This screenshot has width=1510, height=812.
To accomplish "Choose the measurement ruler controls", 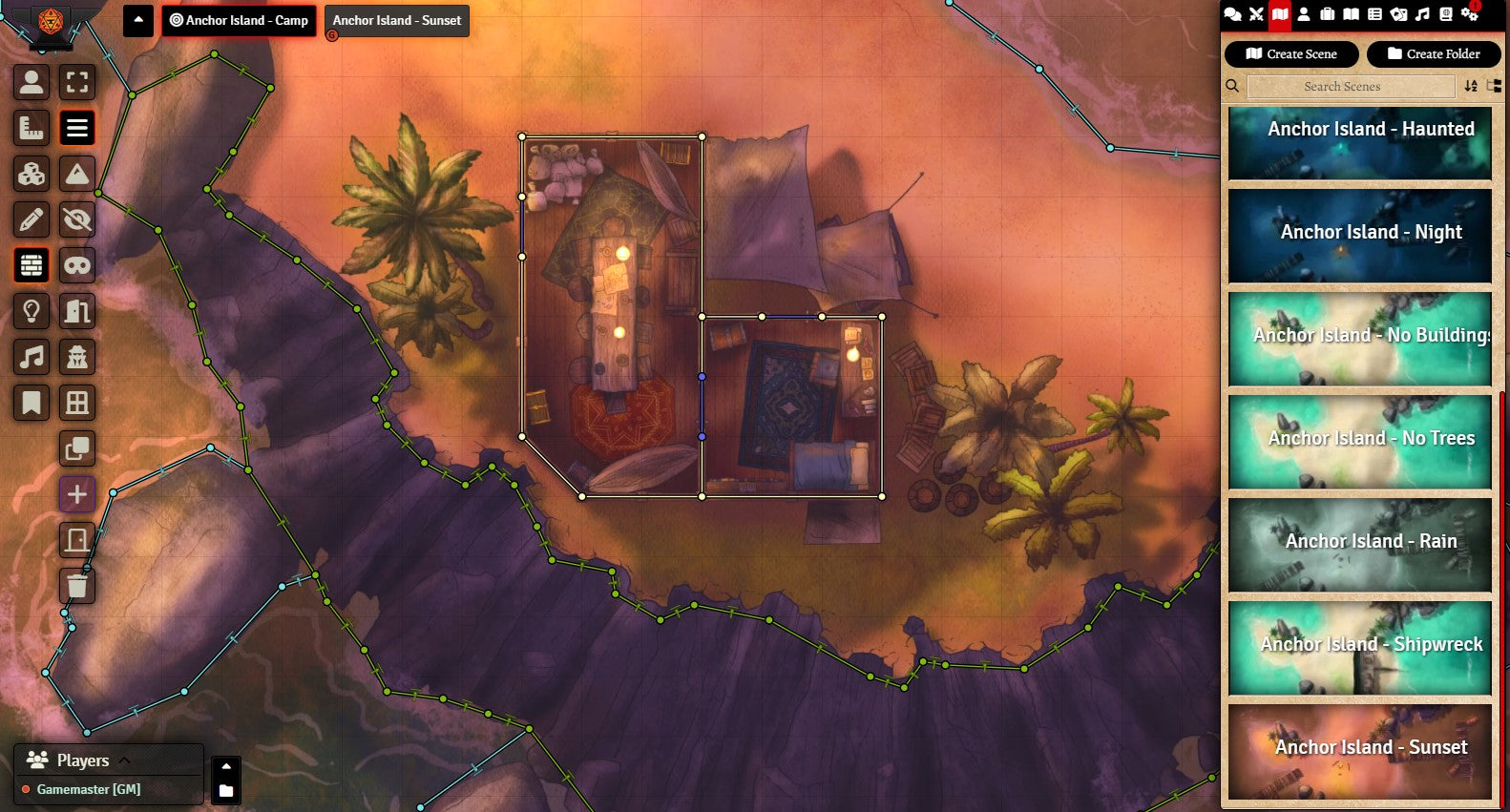I will [x=31, y=128].
